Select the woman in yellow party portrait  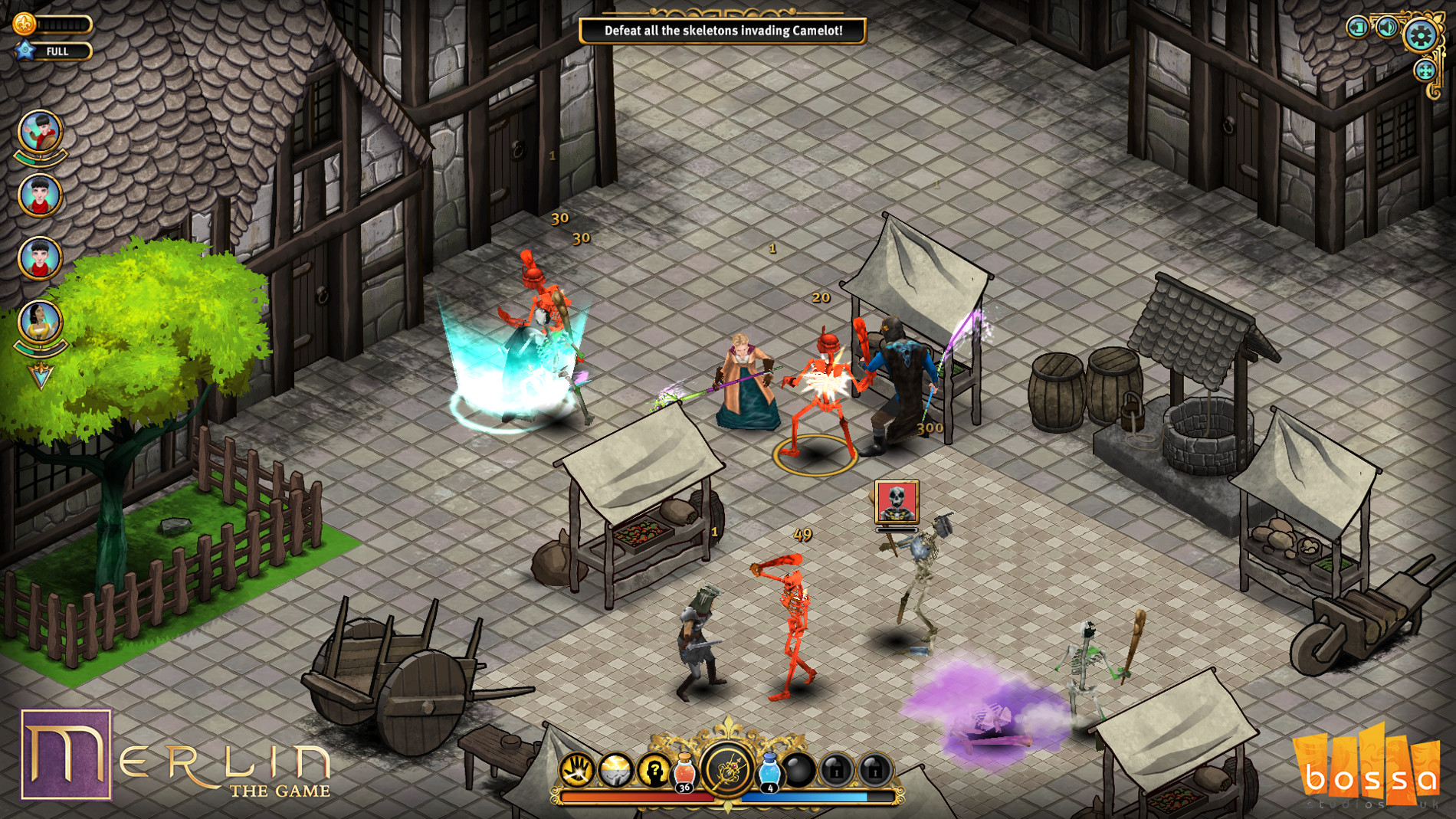[40, 322]
